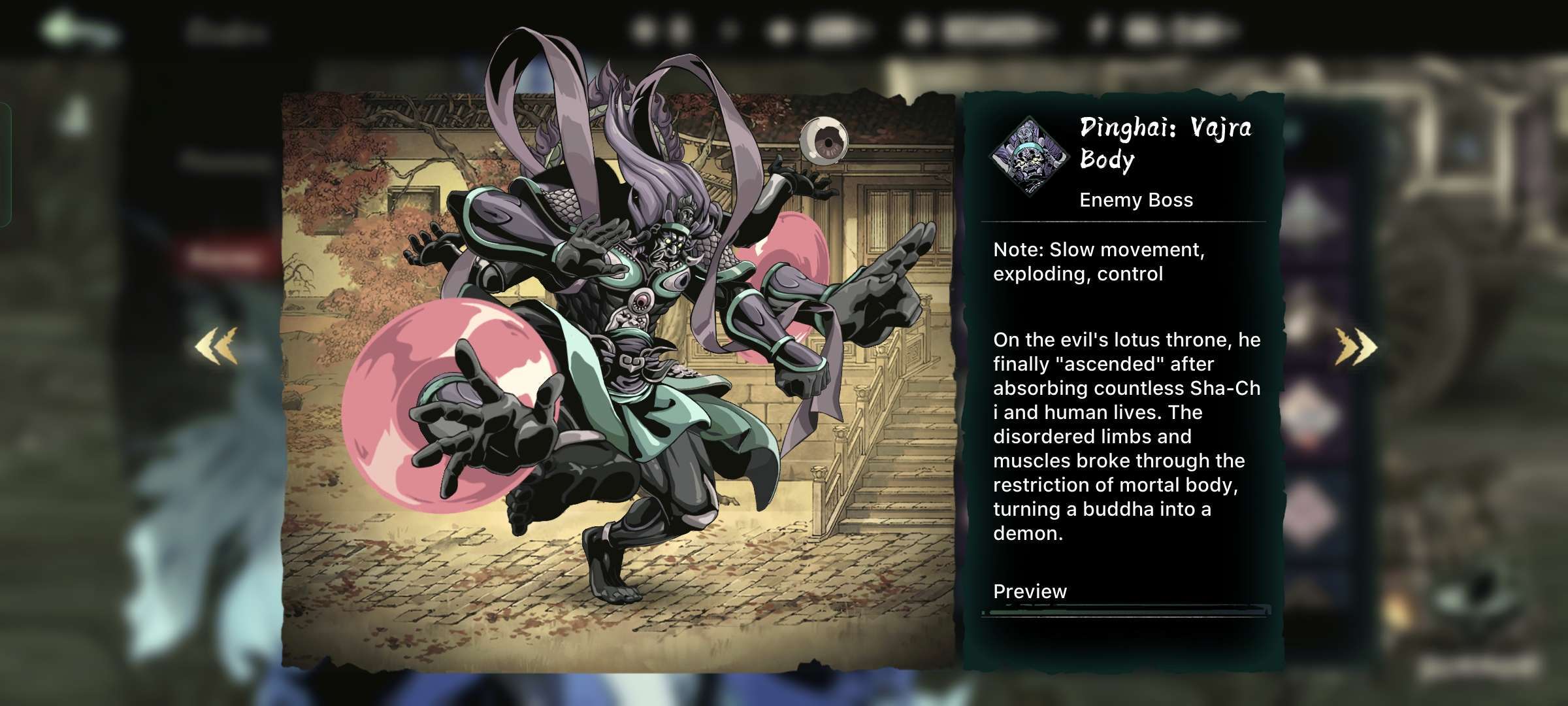Viewport: 1568px width, 706px height.
Task: Go to the previous enemy entry
Action: 216,346
